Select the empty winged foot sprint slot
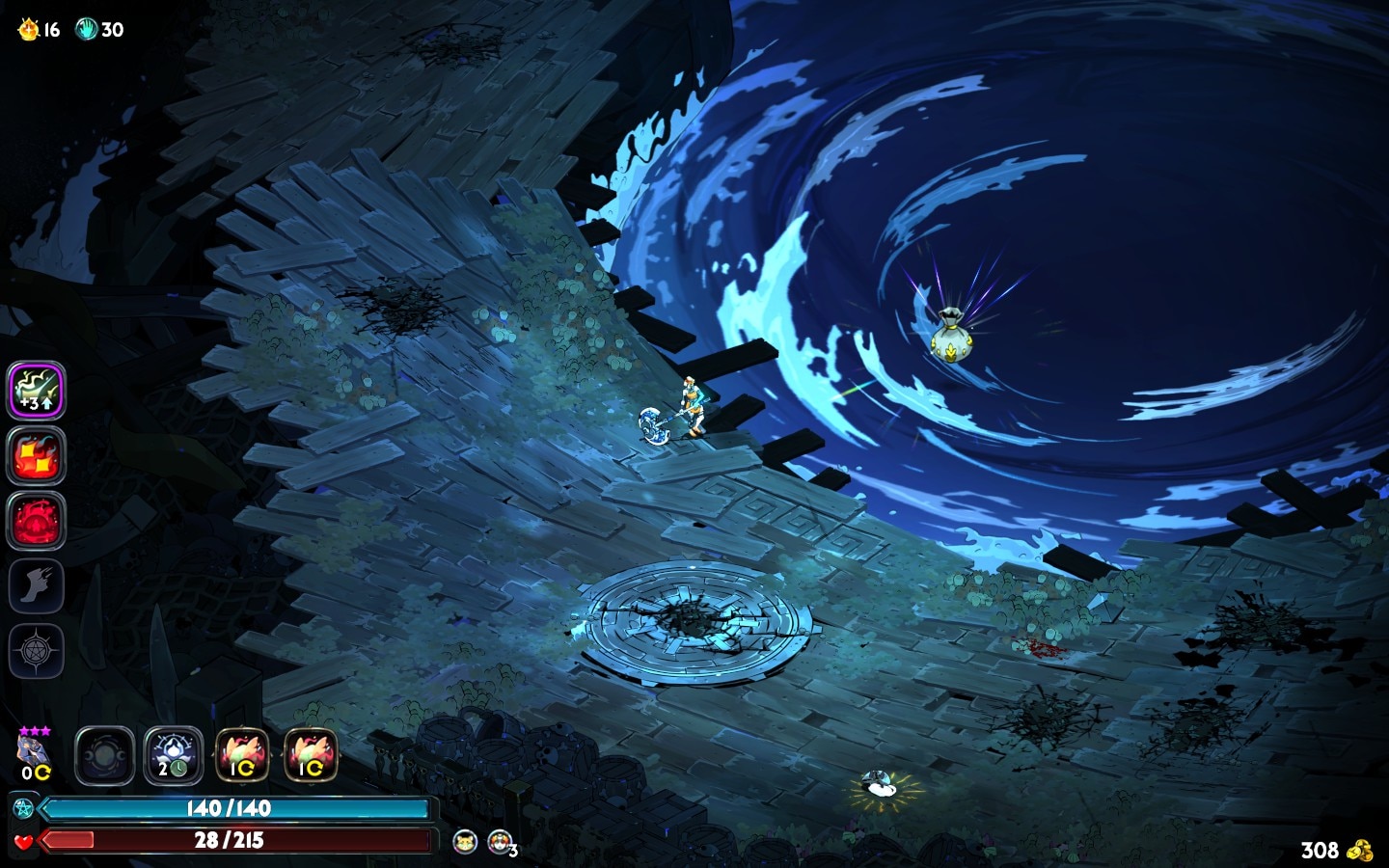This screenshot has height=868, width=1389. point(37,585)
